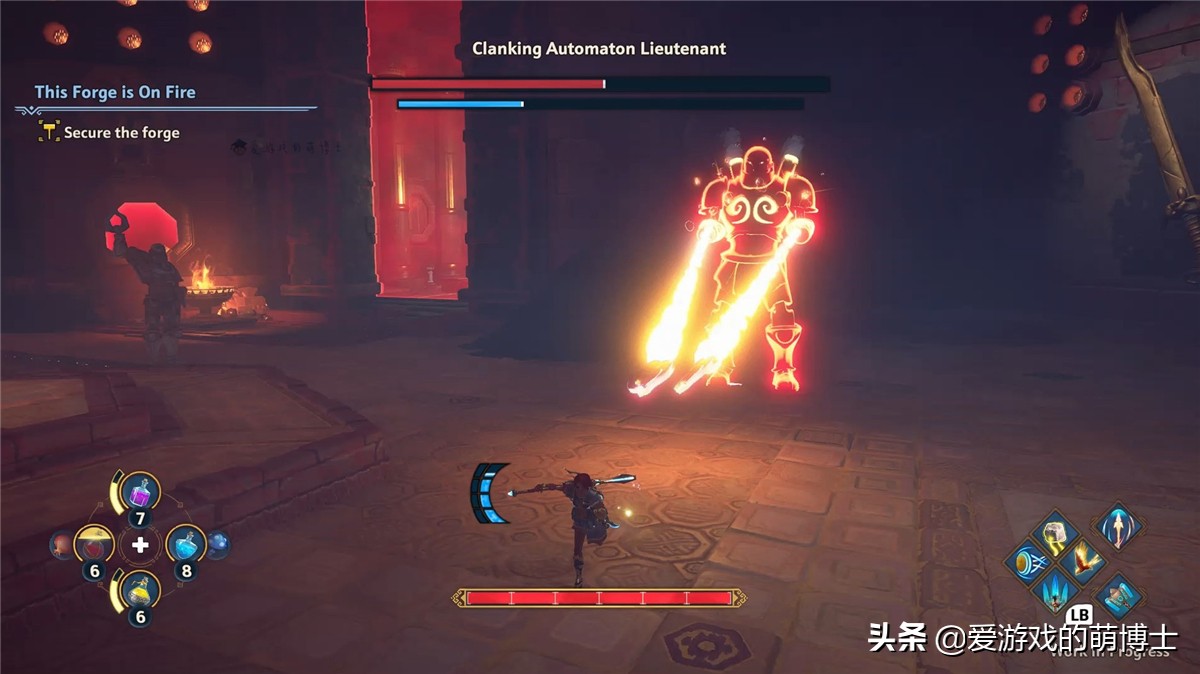Select the blue bracers ability icon

tap(1118, 595)
